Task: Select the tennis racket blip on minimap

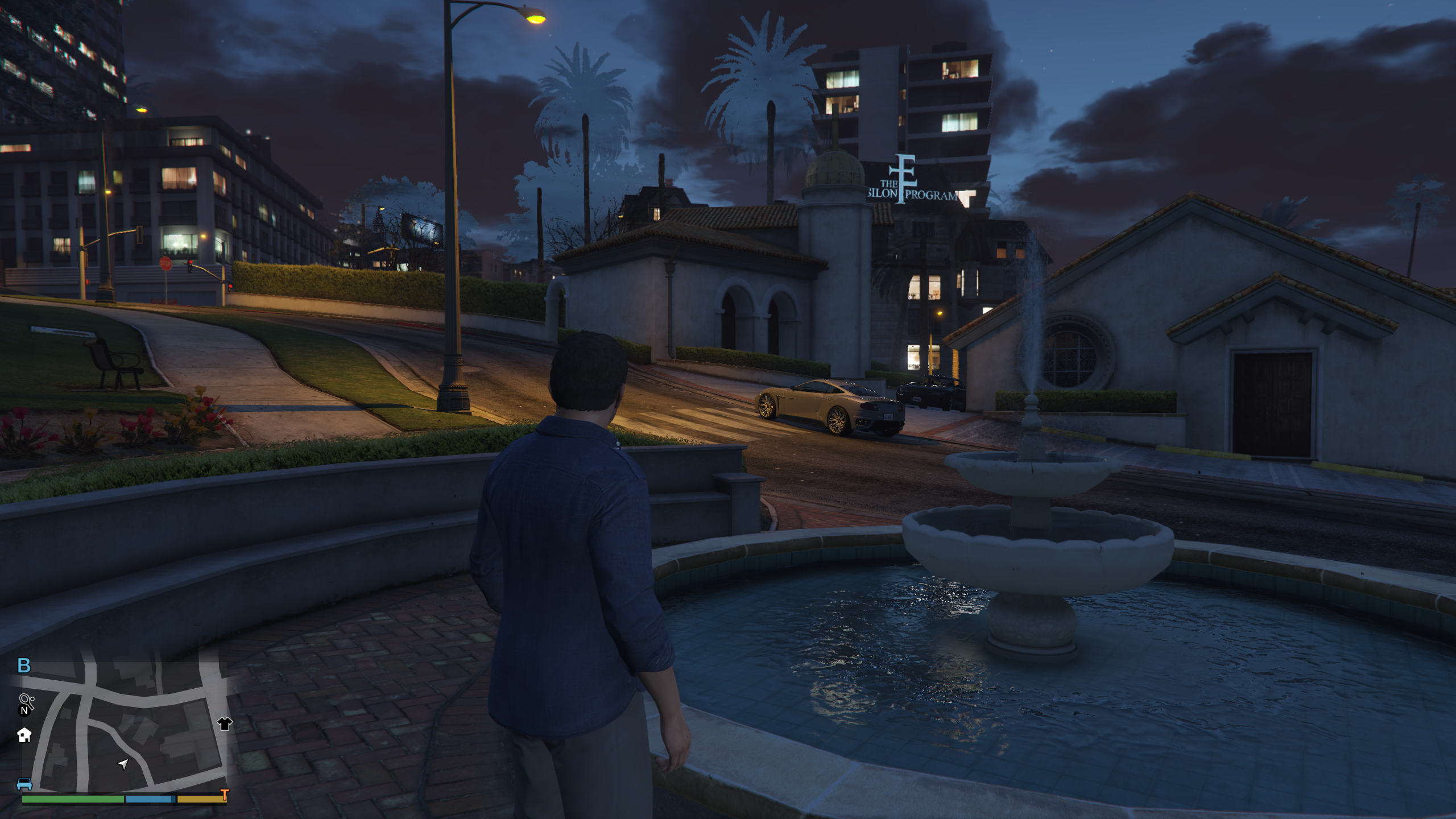Action: coord(26,700)
